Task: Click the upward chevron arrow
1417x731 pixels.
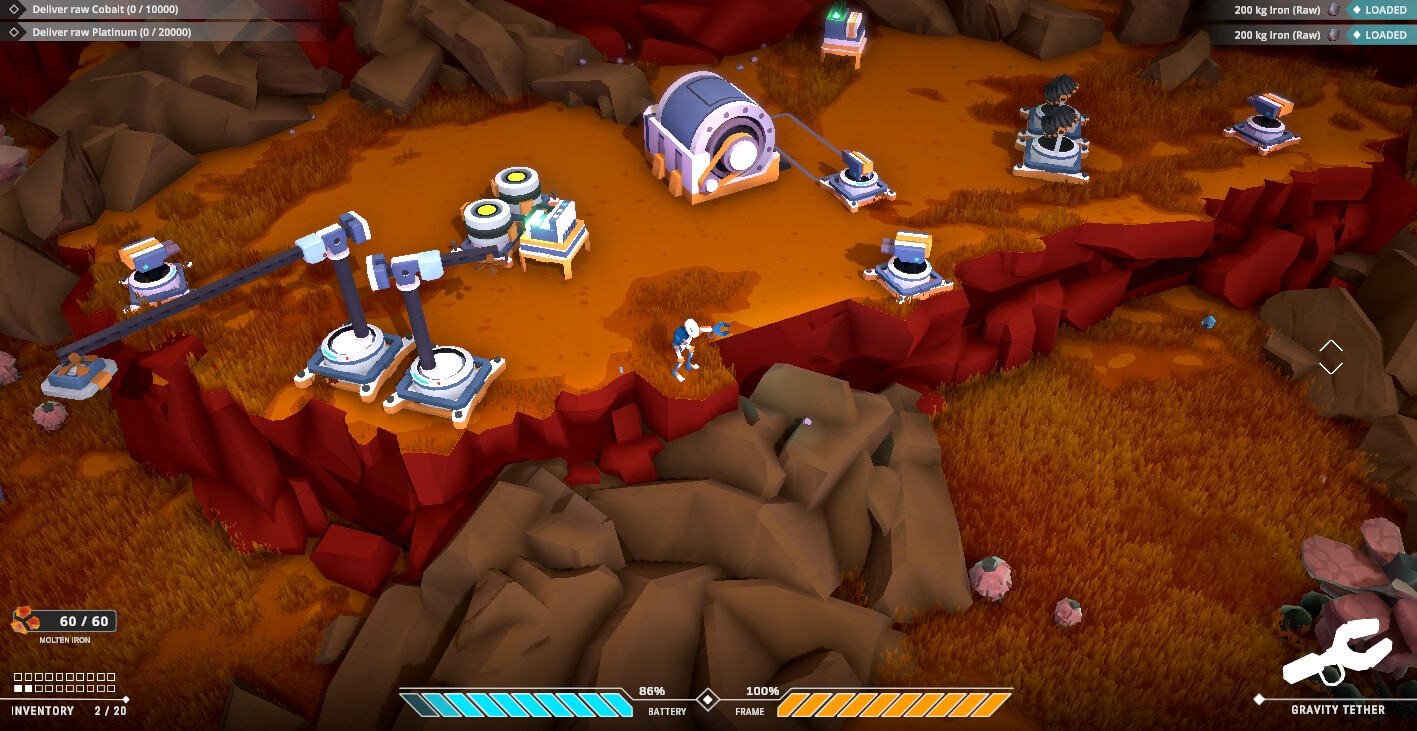Action: pos(1330,345)
